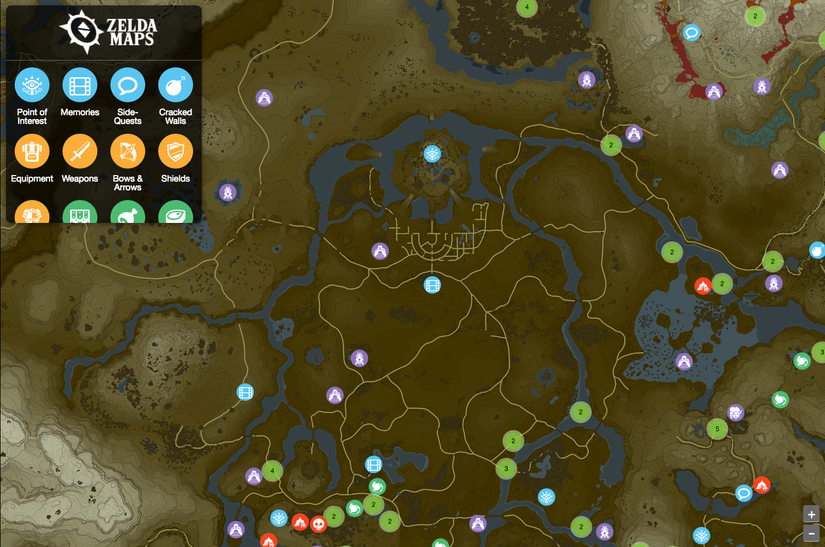The image size is (825, 547).
Task: Zoom out with the minus button
Action: point(811,534)
